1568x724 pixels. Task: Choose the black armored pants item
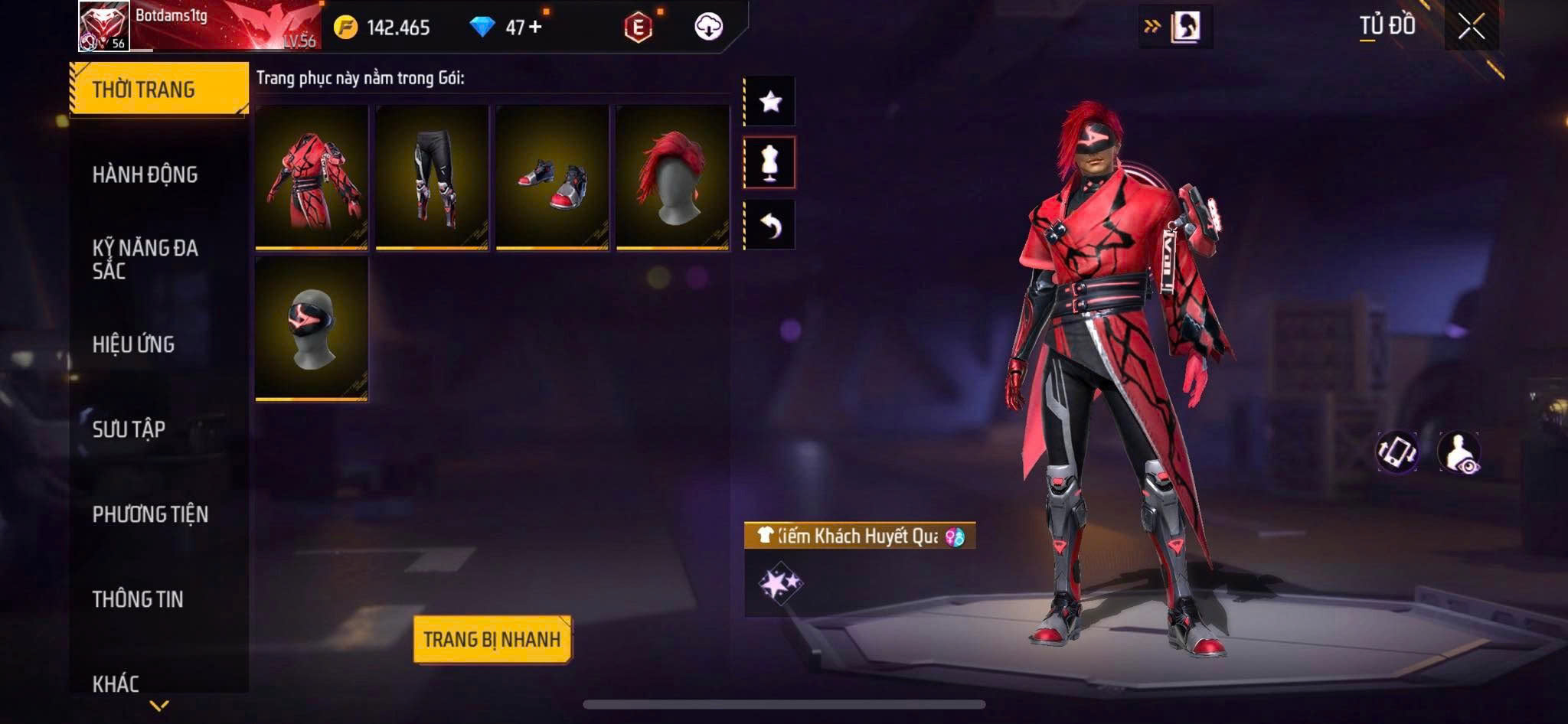click(432, 177)
